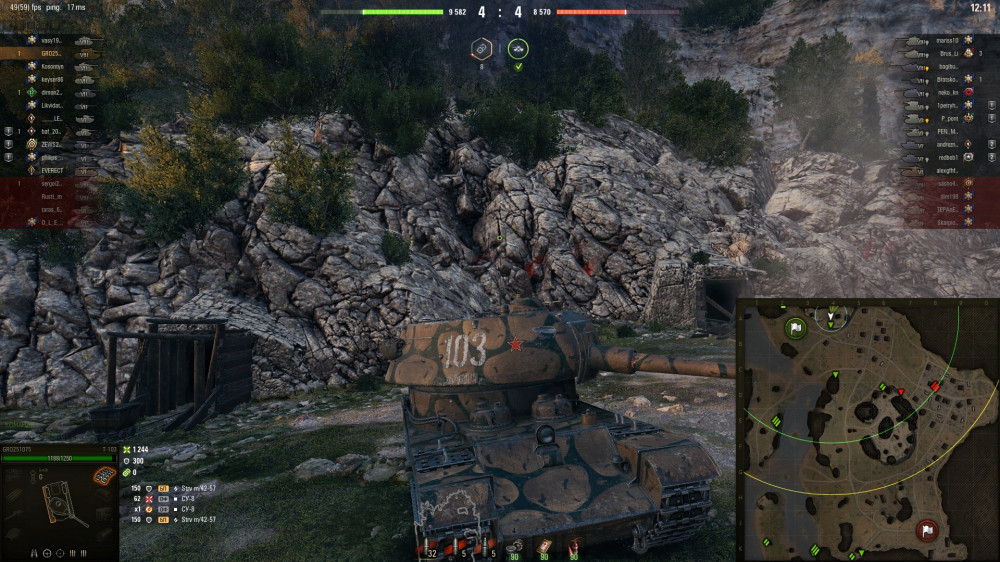This screenshot has height=562, width=1000.
Task: Click the allied base flag on minimap
Action: [796, 328]
